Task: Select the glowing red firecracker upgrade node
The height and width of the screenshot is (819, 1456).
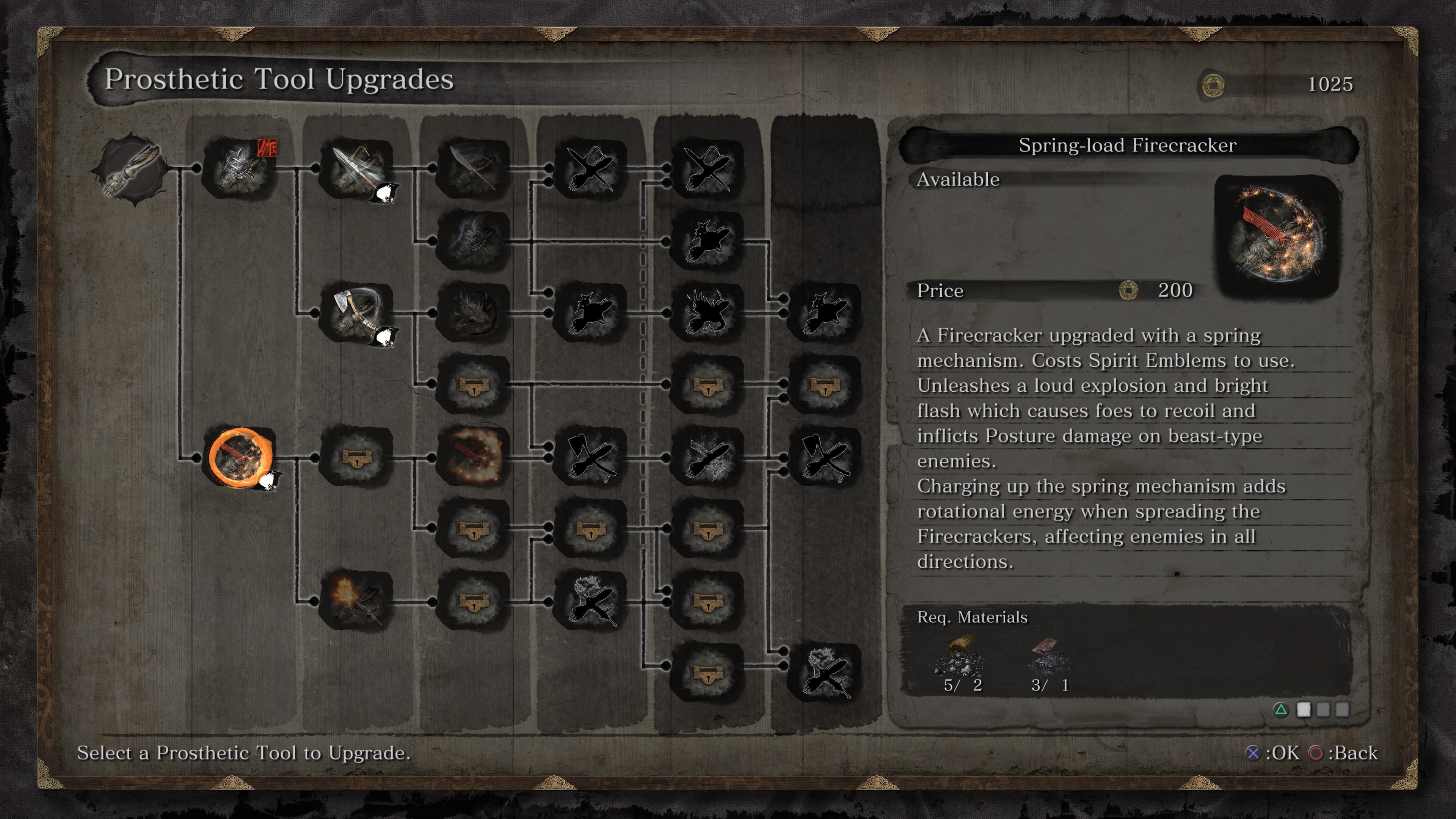Action: pos(474,457)
